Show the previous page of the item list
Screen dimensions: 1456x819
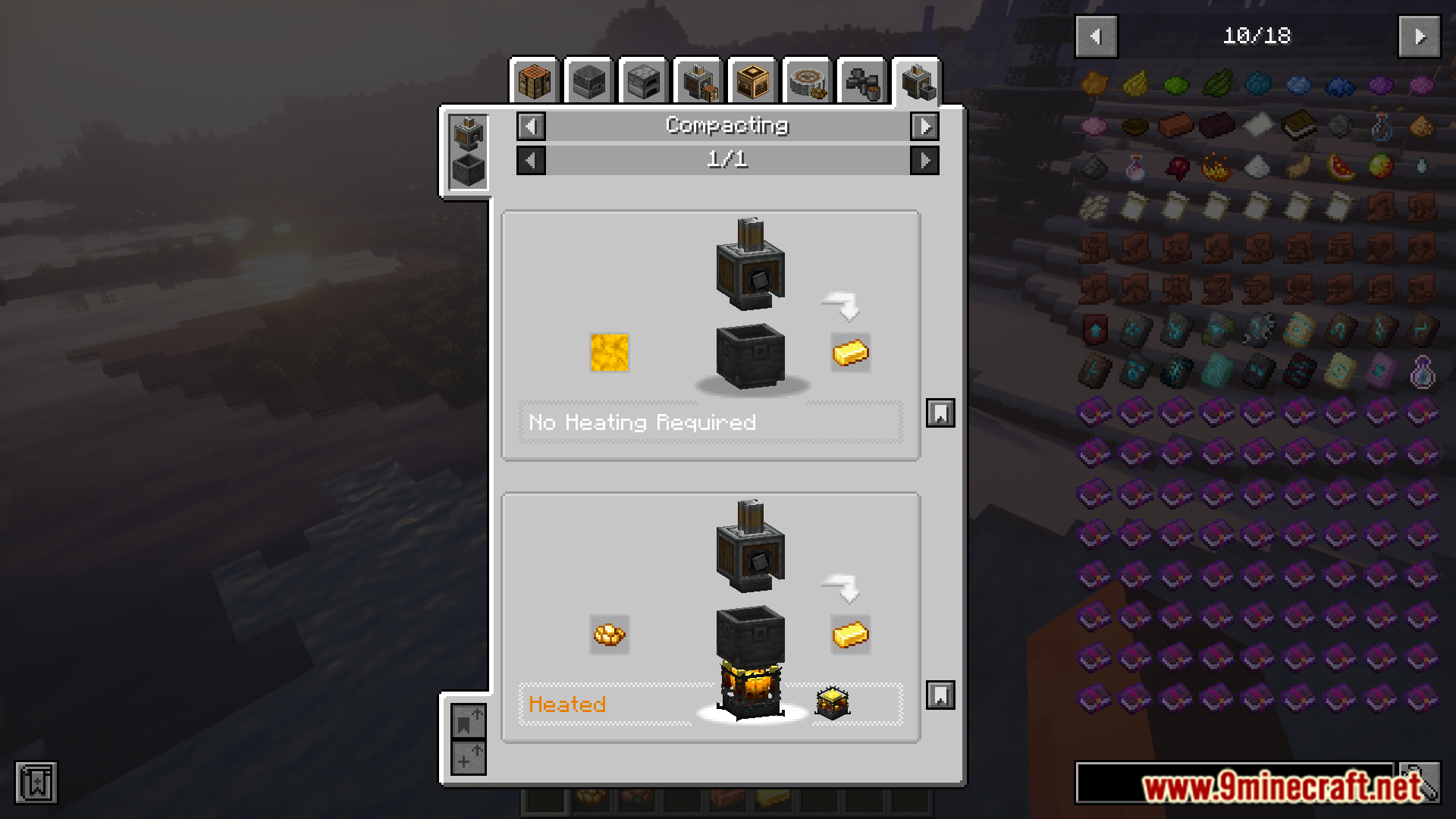click(x=1096, y=36)
